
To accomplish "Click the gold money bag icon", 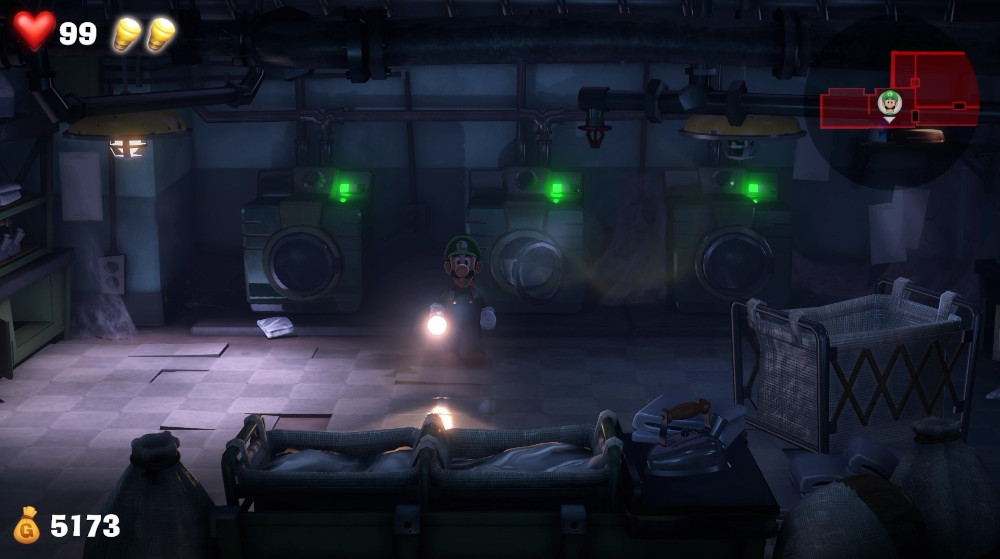I will tap(26, 525).
